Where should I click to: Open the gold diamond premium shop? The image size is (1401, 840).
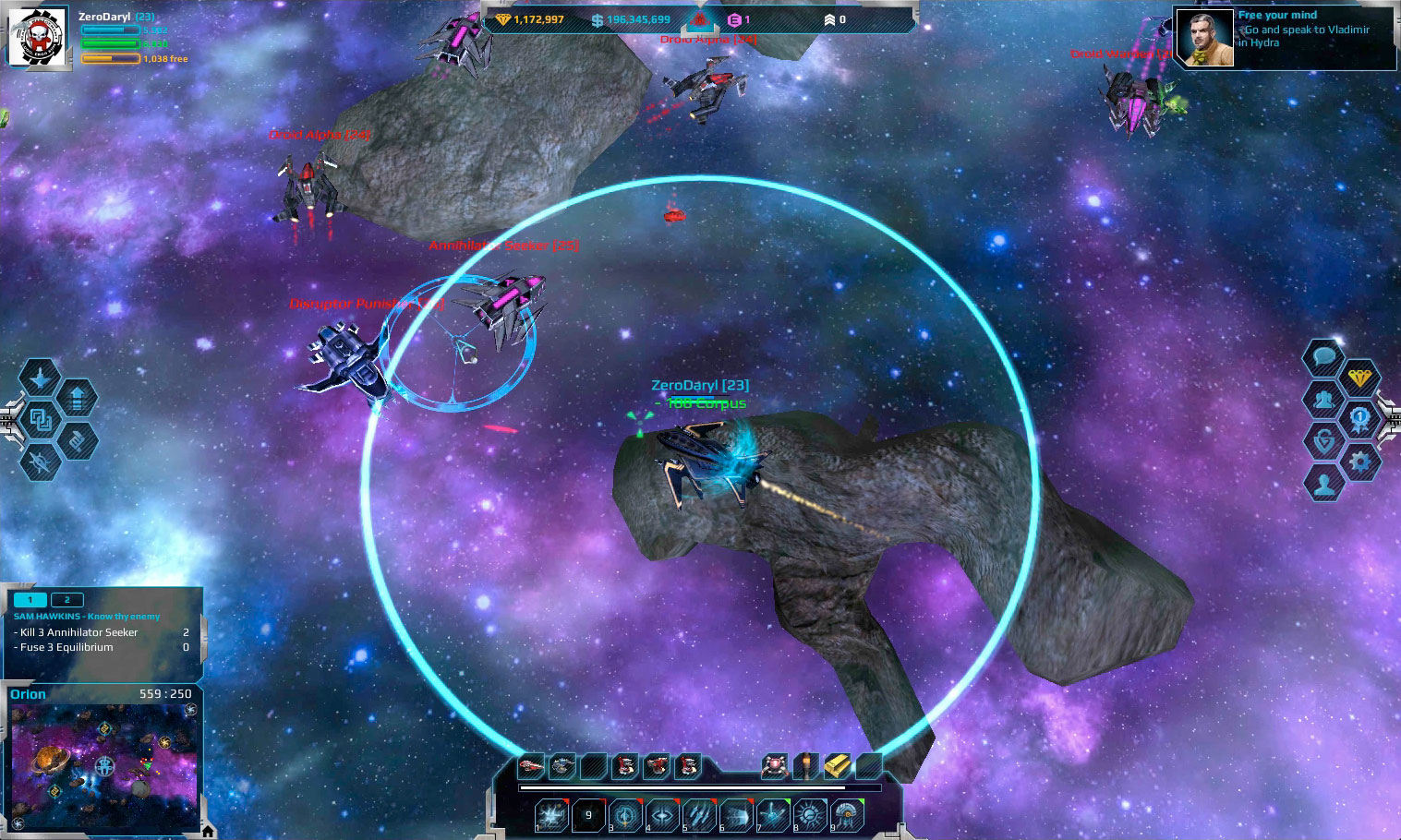[1359, 378]
